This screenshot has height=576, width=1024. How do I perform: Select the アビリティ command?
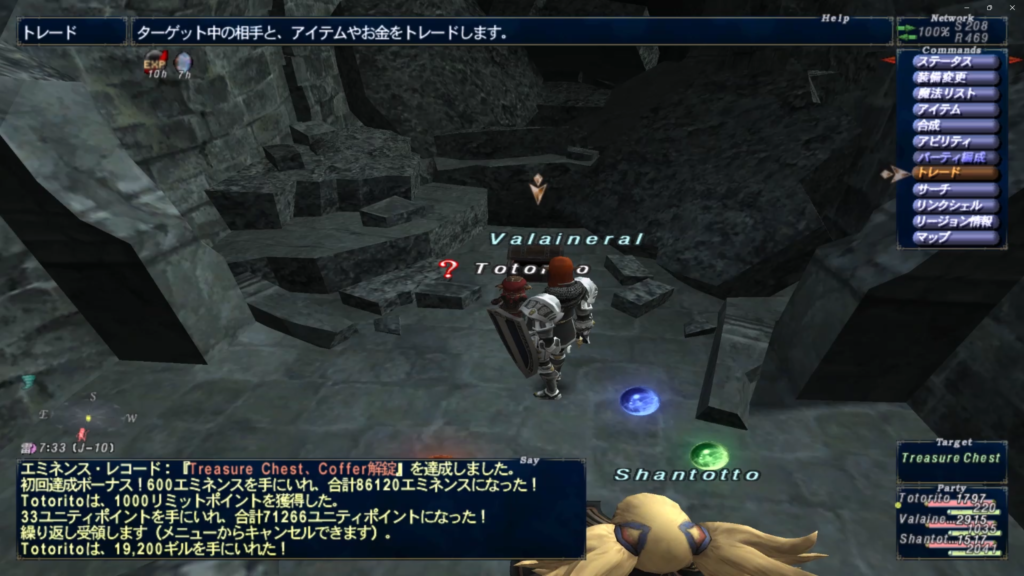pos(955,141)
